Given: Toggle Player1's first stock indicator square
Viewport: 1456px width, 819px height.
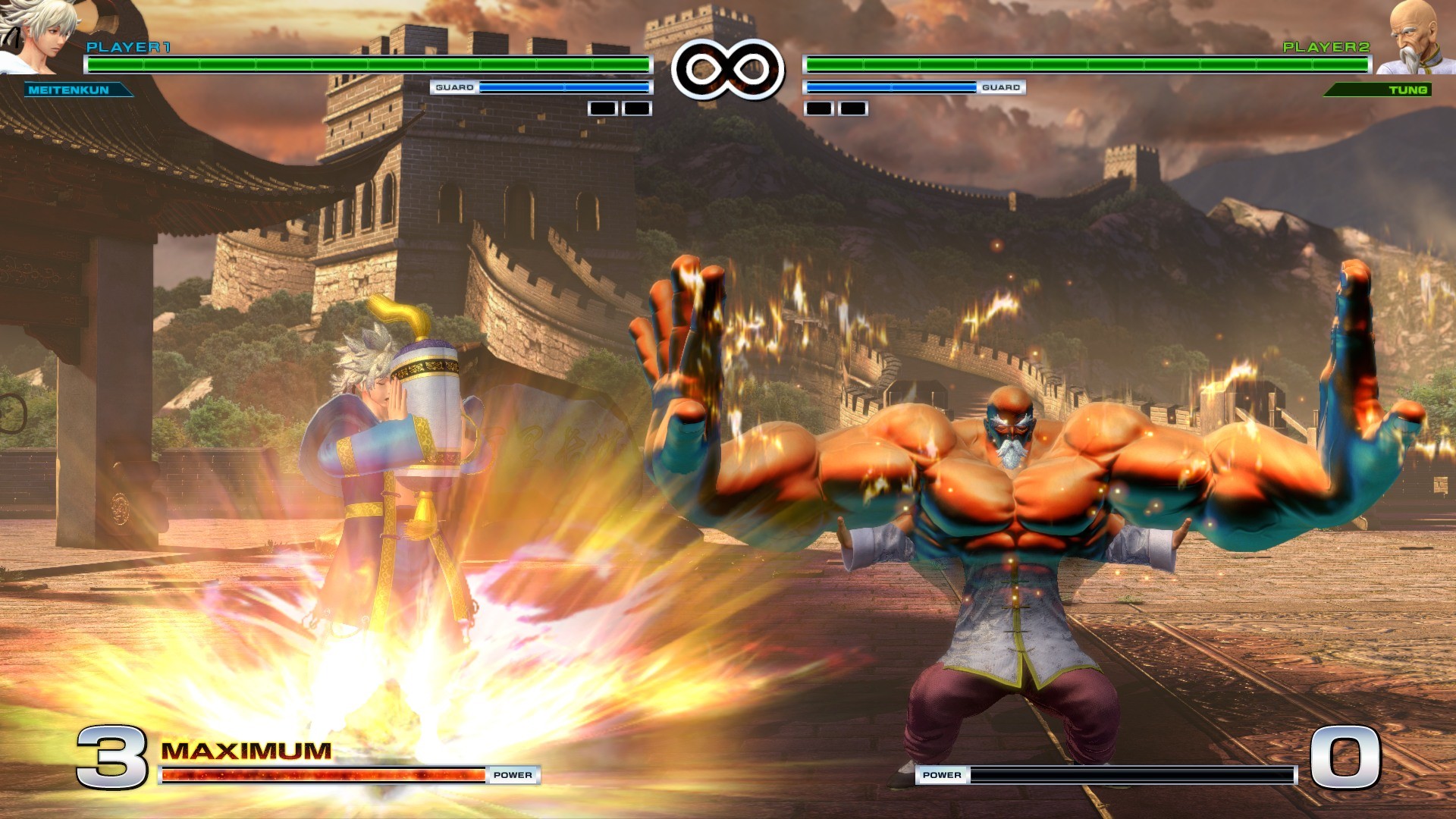Looking at the screenshot, I should click(603, 108).
